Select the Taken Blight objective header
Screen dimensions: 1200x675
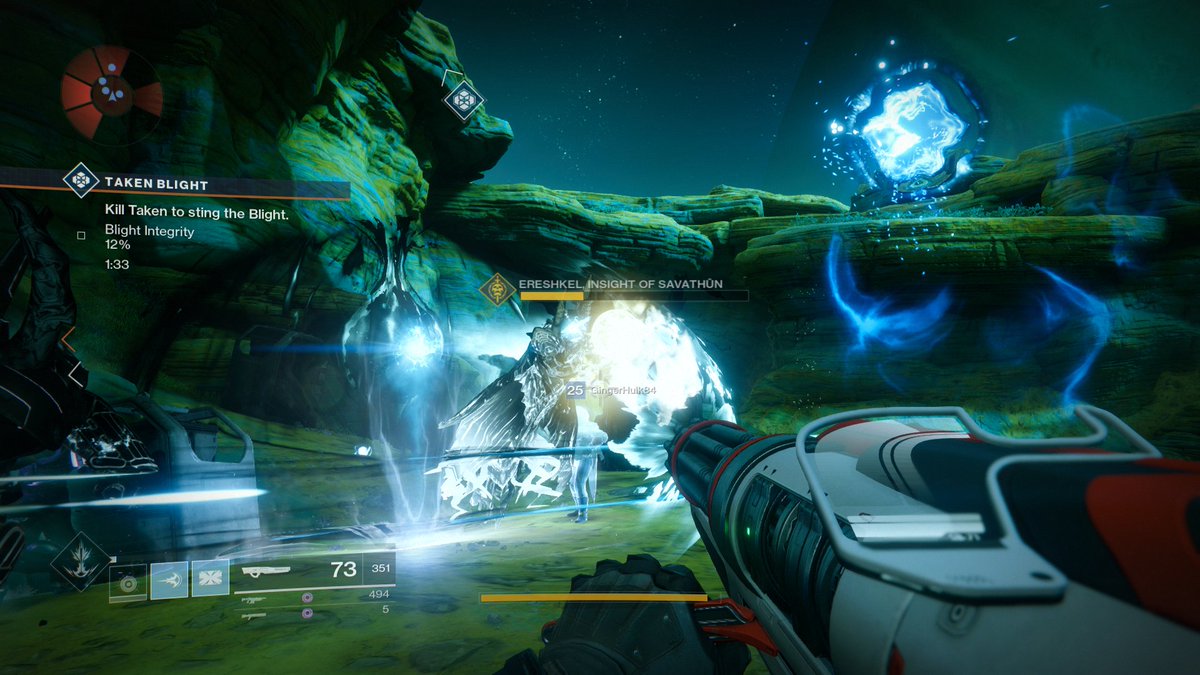(156, 183)
